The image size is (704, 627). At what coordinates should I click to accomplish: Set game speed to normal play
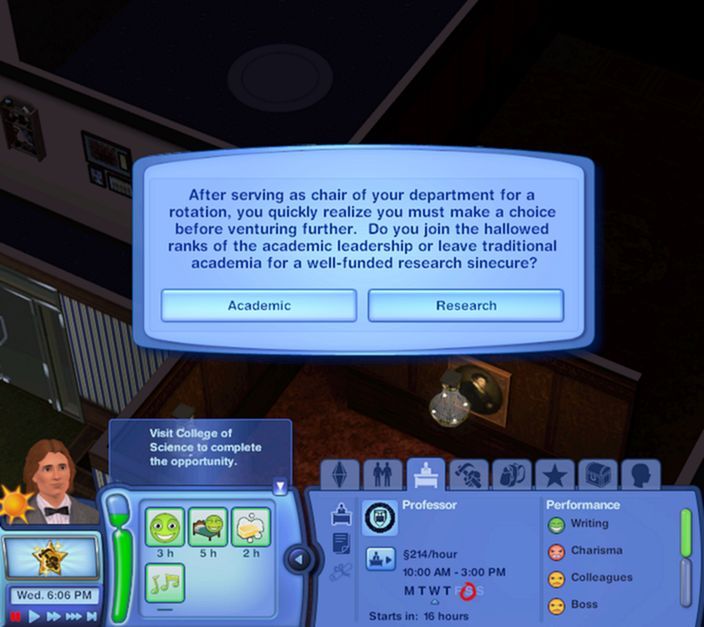[35, 617]
